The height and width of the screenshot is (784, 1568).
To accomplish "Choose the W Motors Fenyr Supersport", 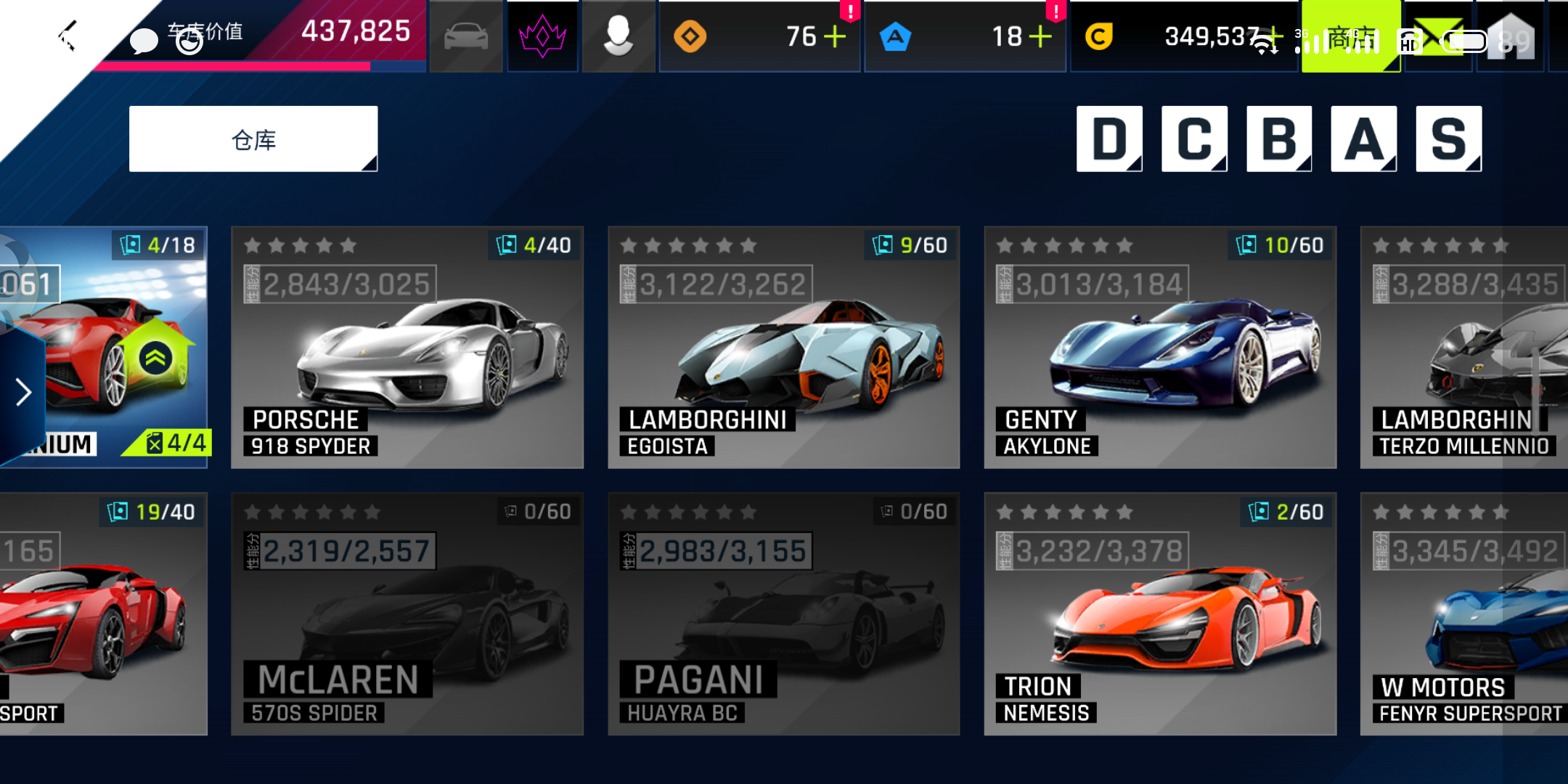I will (1463, 614).
